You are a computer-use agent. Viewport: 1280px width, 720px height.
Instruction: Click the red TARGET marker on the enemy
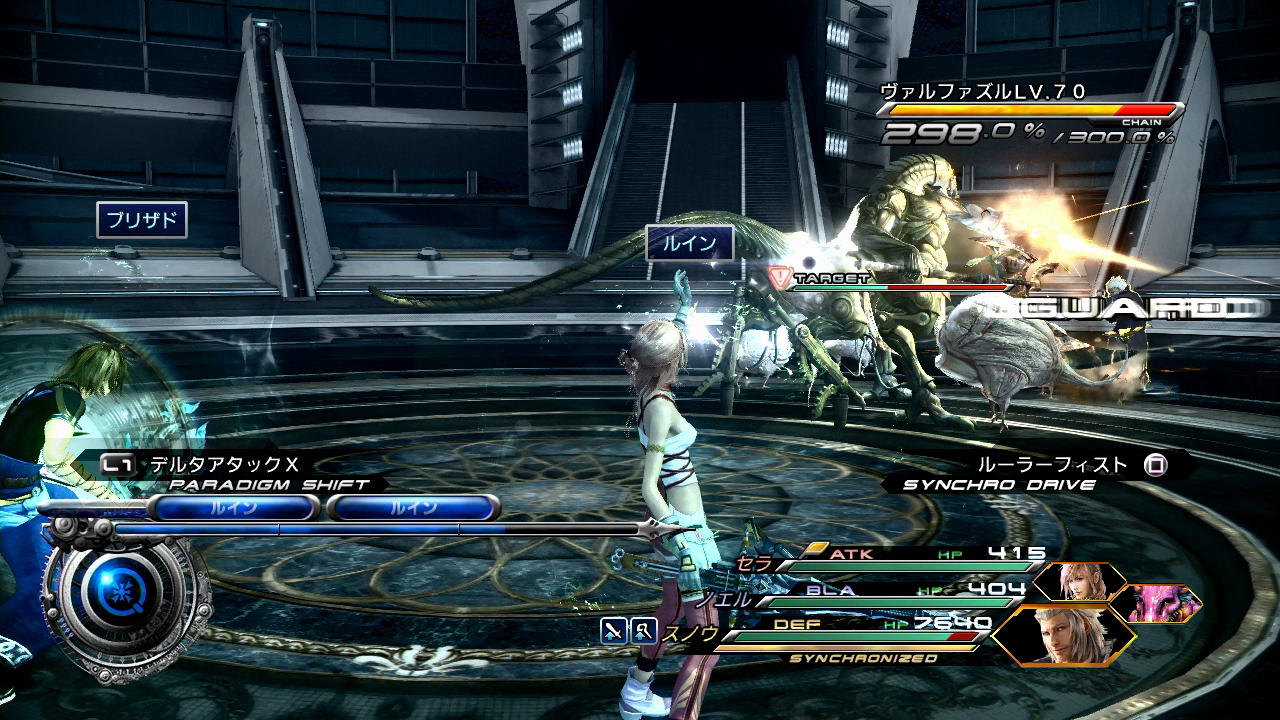(779, 278)
